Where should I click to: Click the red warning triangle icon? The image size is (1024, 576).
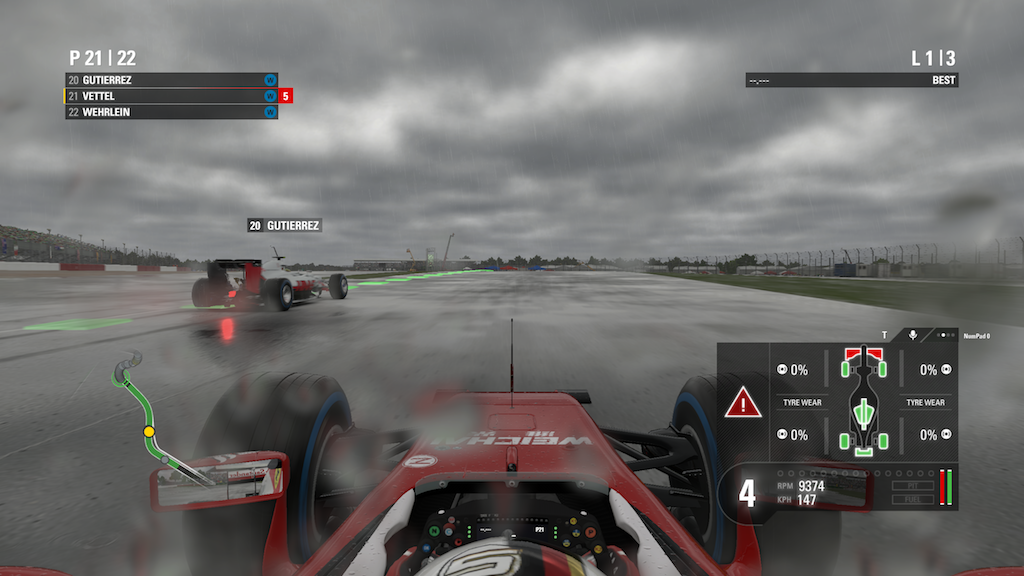pos(742,403)
